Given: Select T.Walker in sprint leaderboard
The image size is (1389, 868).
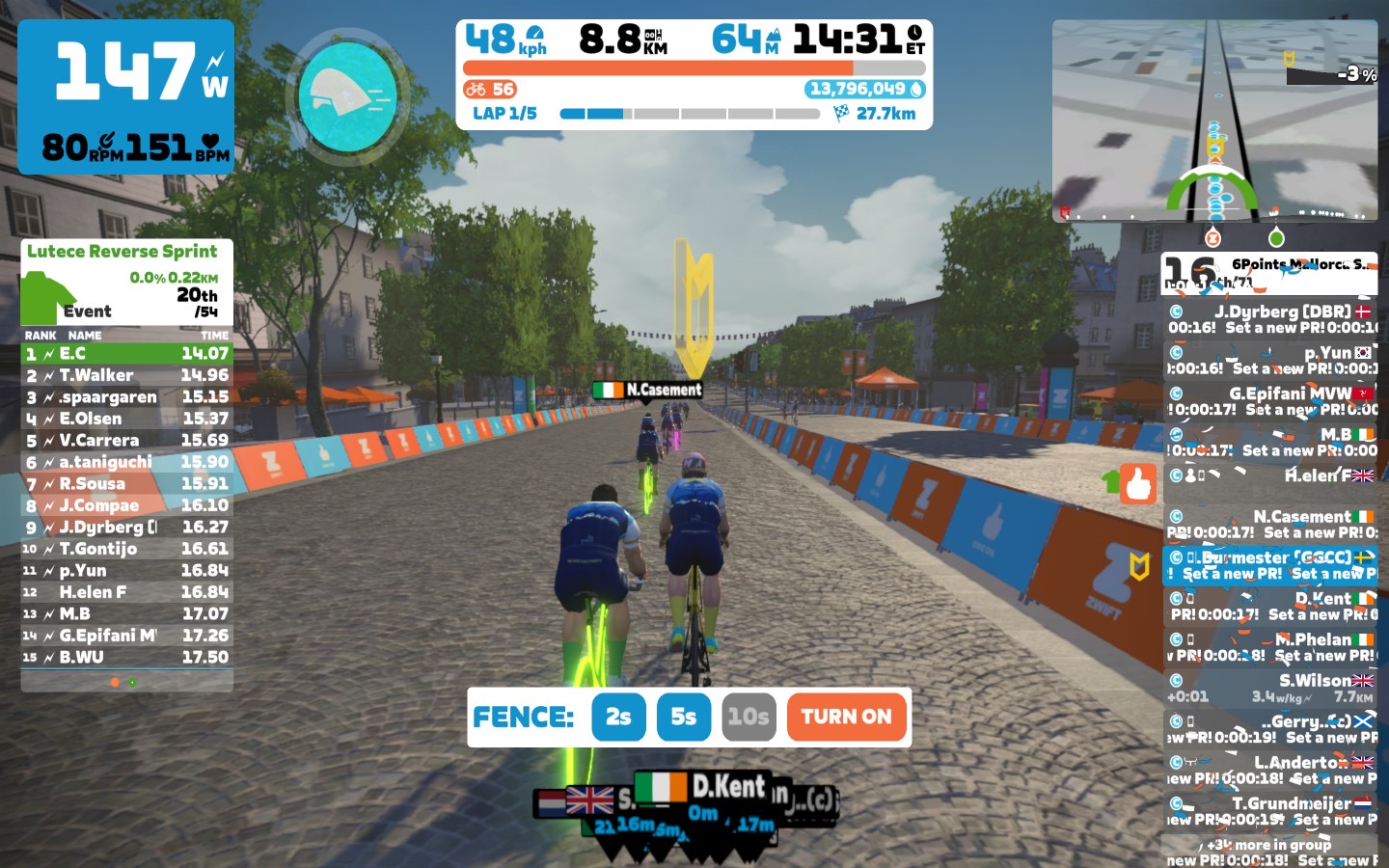Looking at the screenshot, I should (x=126, y=375).
